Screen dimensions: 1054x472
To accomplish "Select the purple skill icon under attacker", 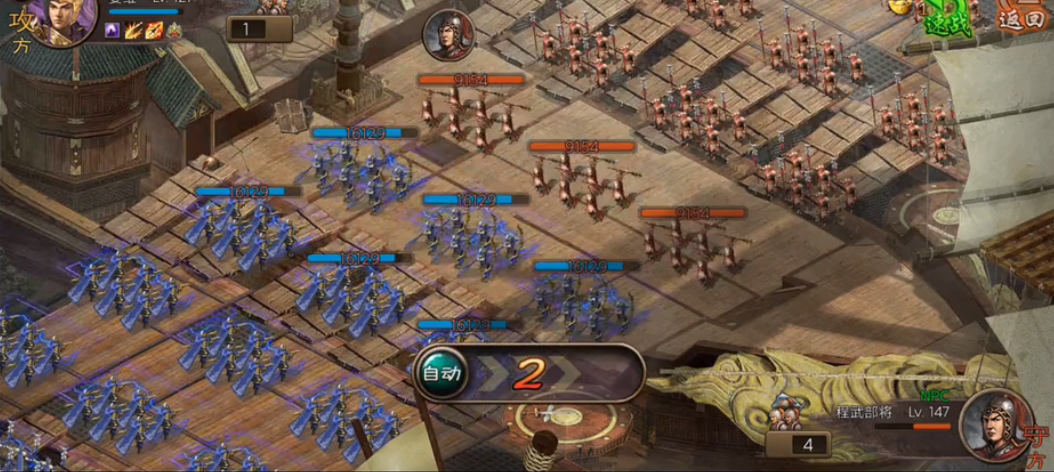I will tap(112, 31).
